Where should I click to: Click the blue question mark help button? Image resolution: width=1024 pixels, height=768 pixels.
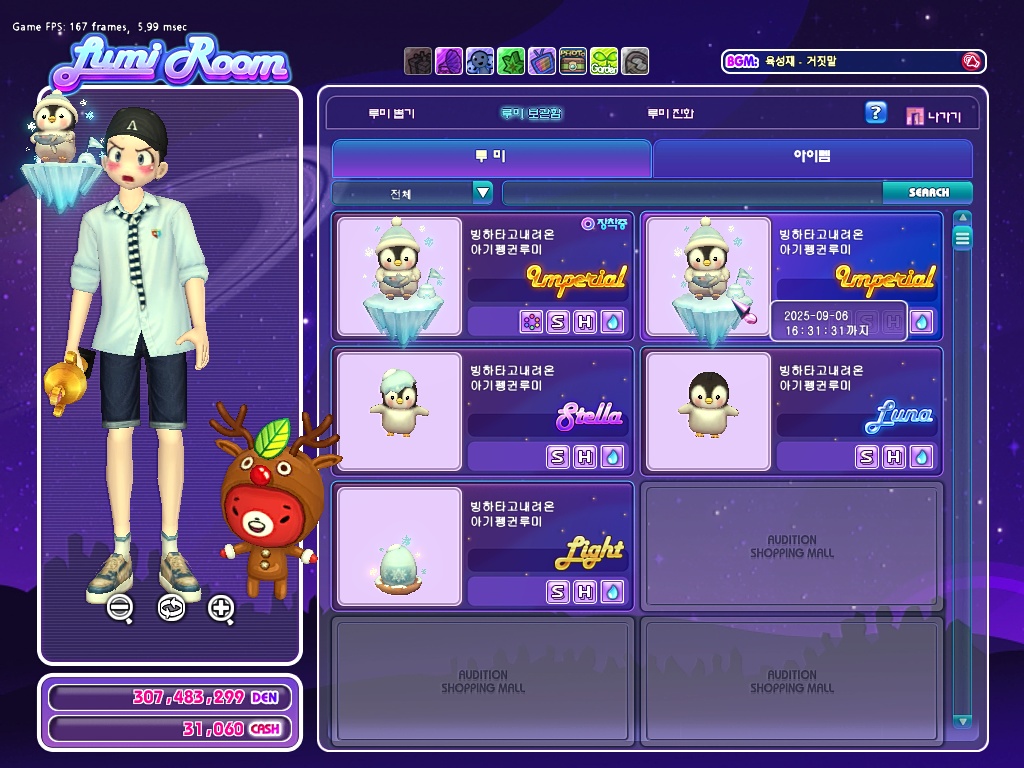pyautogui.click(x=876, y=113)
